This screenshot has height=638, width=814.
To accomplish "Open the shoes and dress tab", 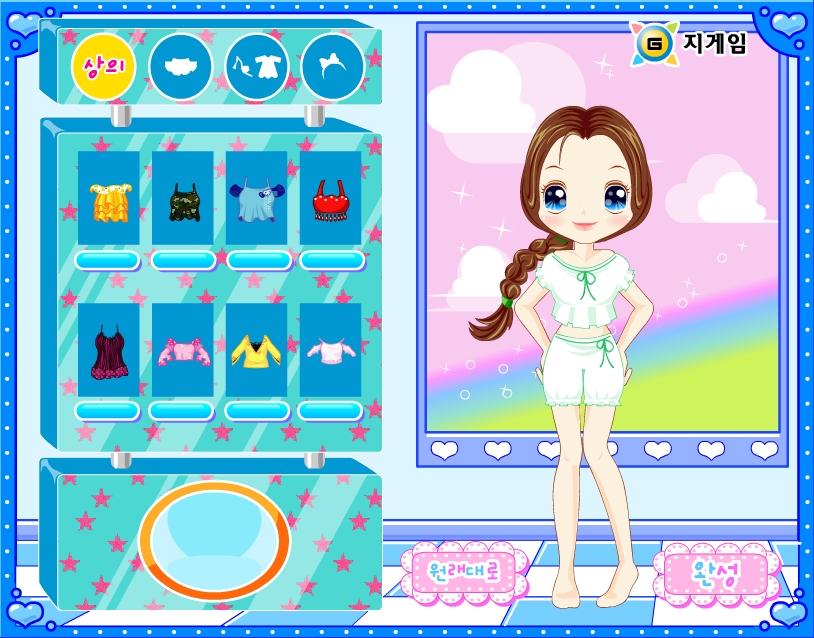I will [x=256, y=66].
